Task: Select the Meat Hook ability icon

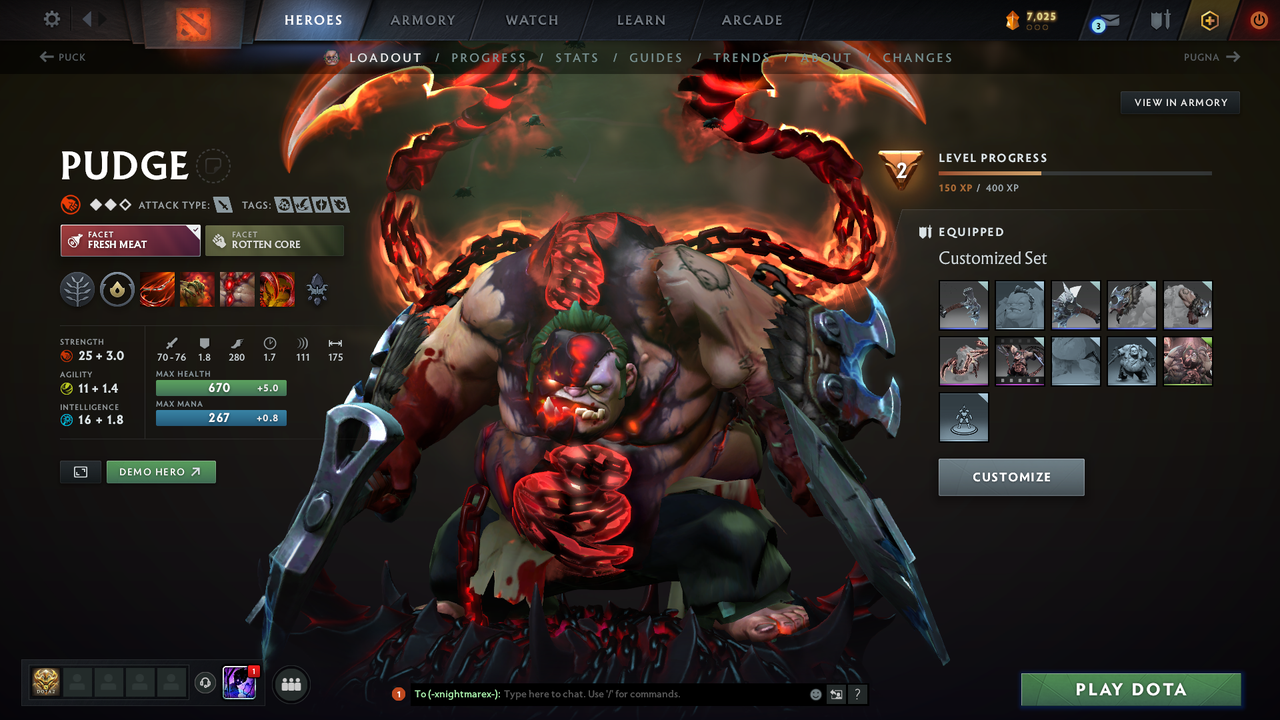Action: tap(157, 290)
